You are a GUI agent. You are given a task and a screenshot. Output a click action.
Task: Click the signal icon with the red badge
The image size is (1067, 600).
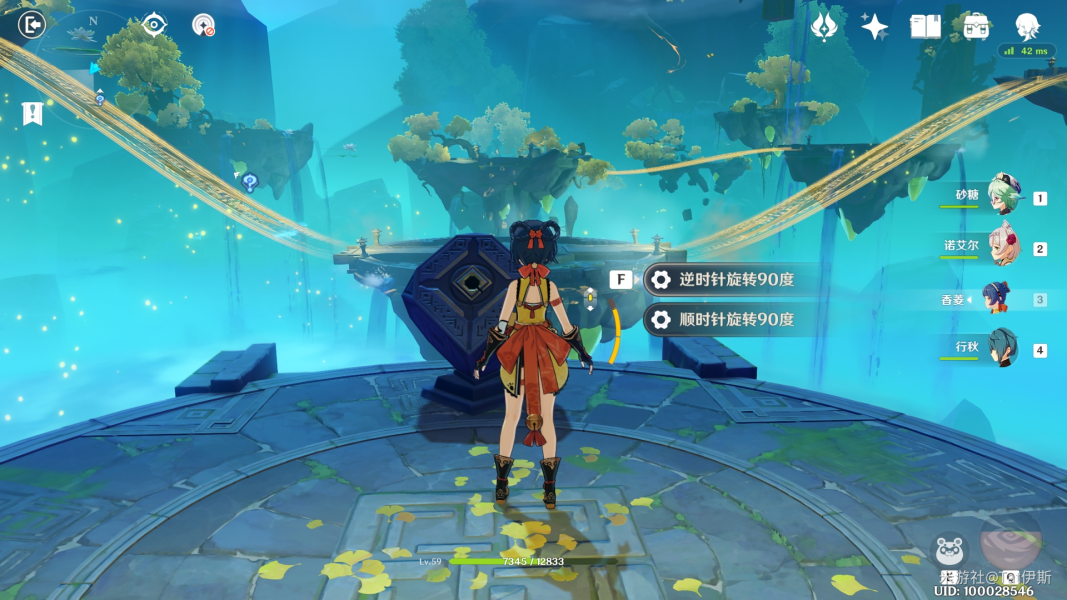pos(204,25)
